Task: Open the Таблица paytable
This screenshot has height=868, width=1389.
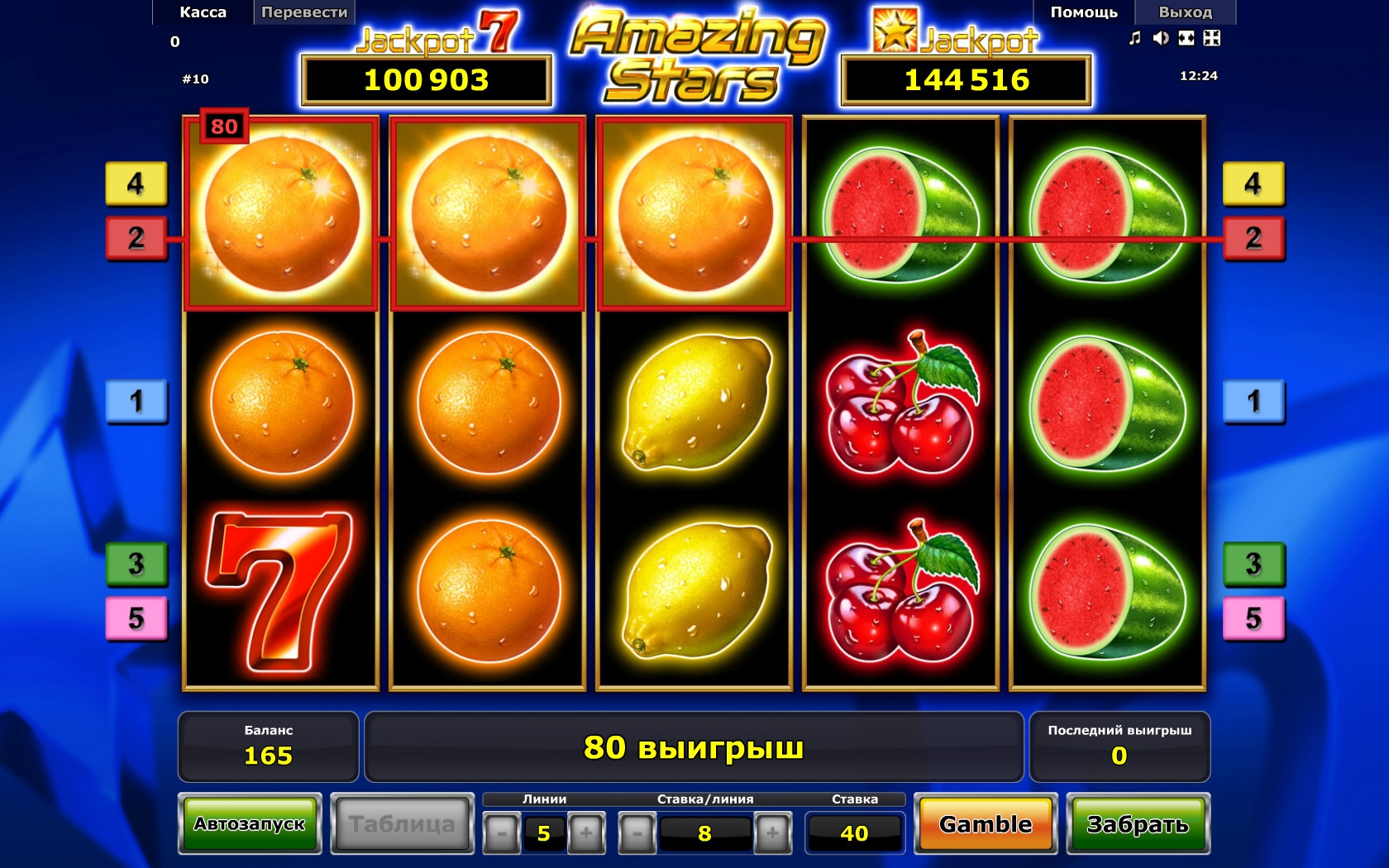Action: [402, 824]
